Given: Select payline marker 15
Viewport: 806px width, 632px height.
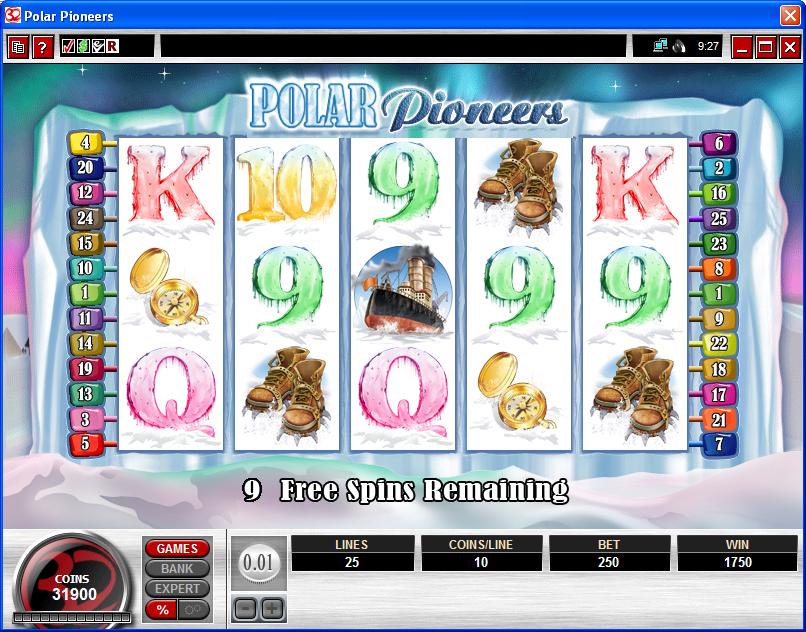Looking at the screenshot, I should (85, 243).
